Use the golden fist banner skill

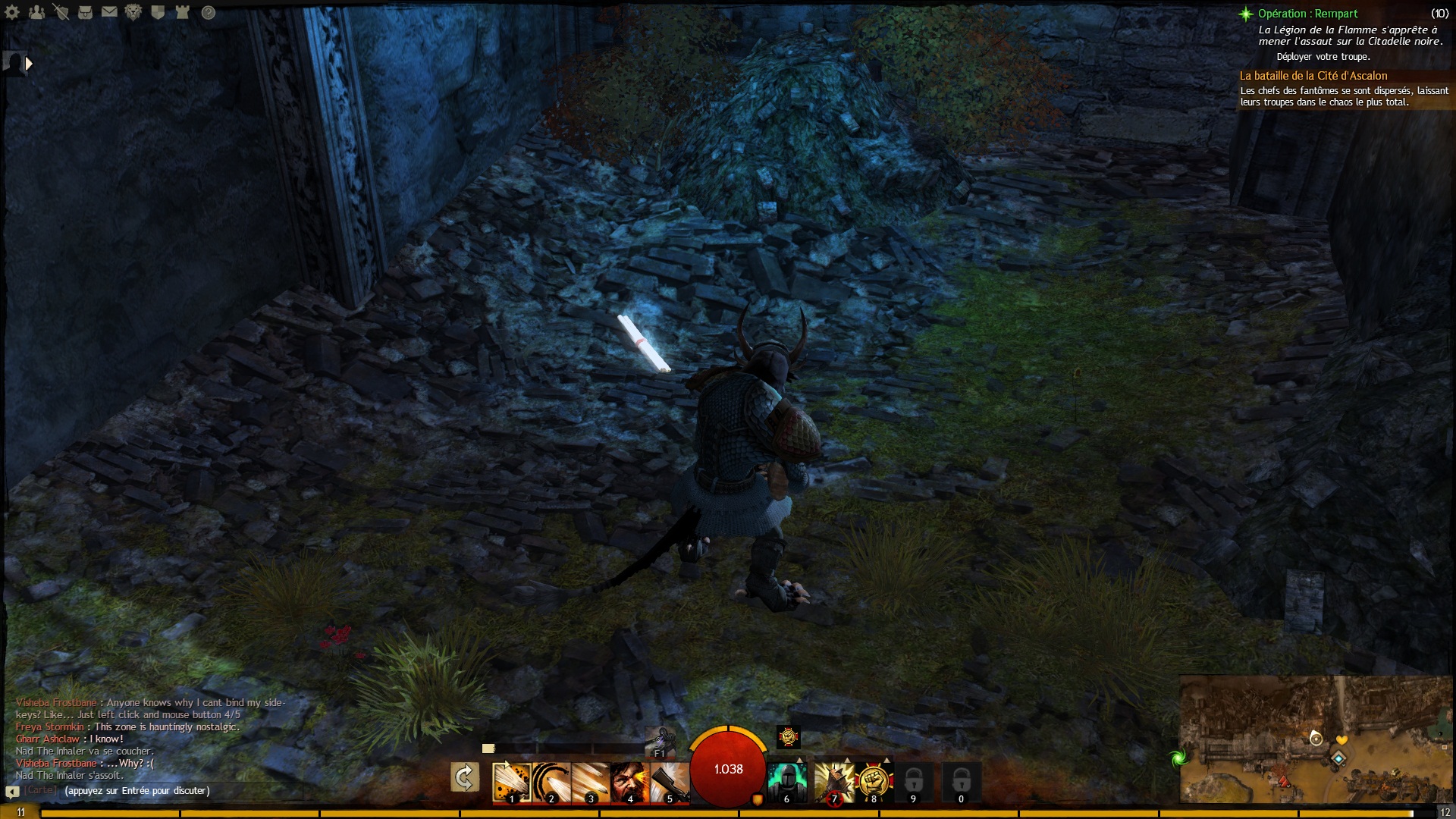point(873,782)
